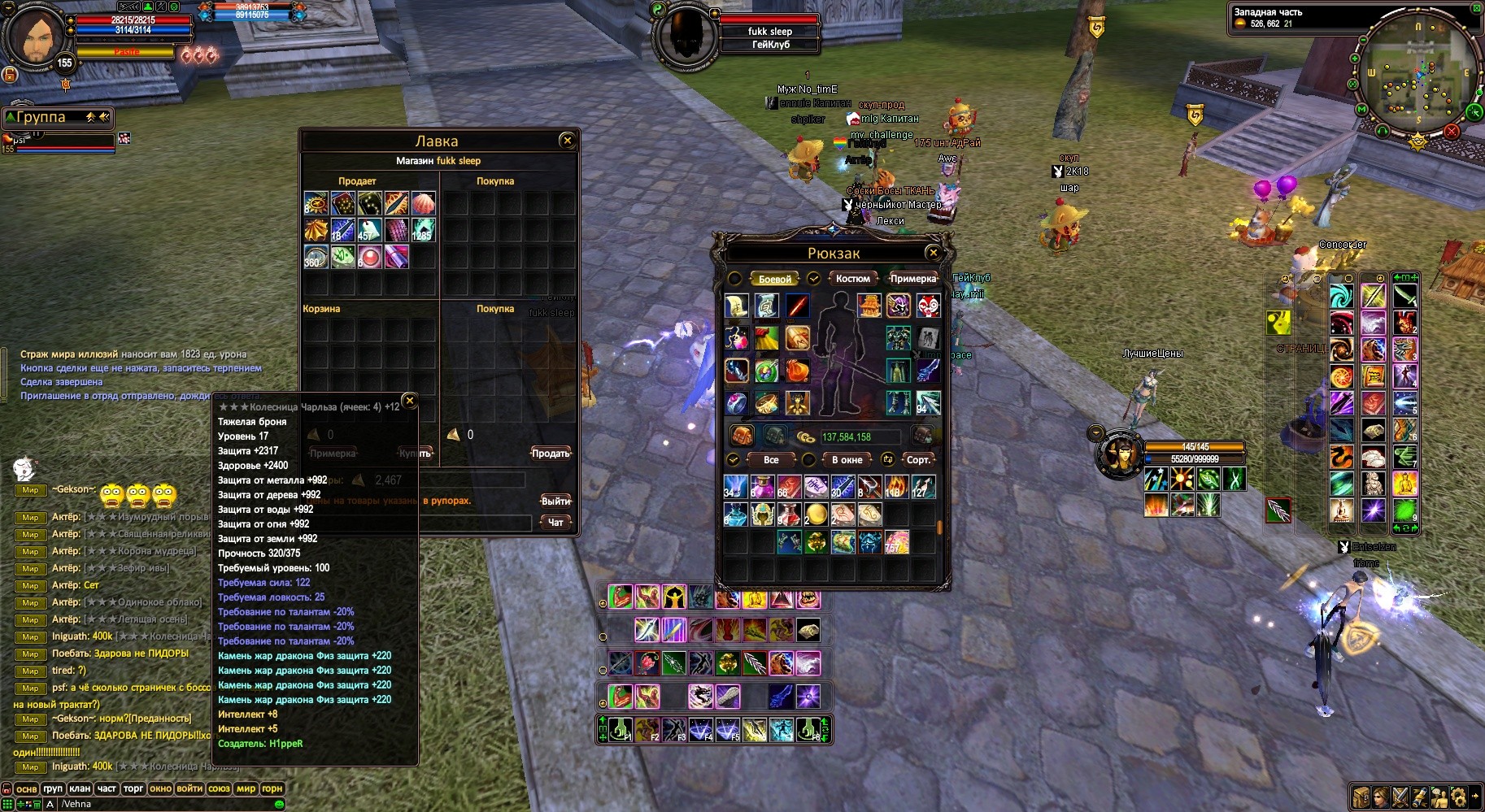
Task: Switch to the Боевой equipment tab
Action: coord(774,279)
